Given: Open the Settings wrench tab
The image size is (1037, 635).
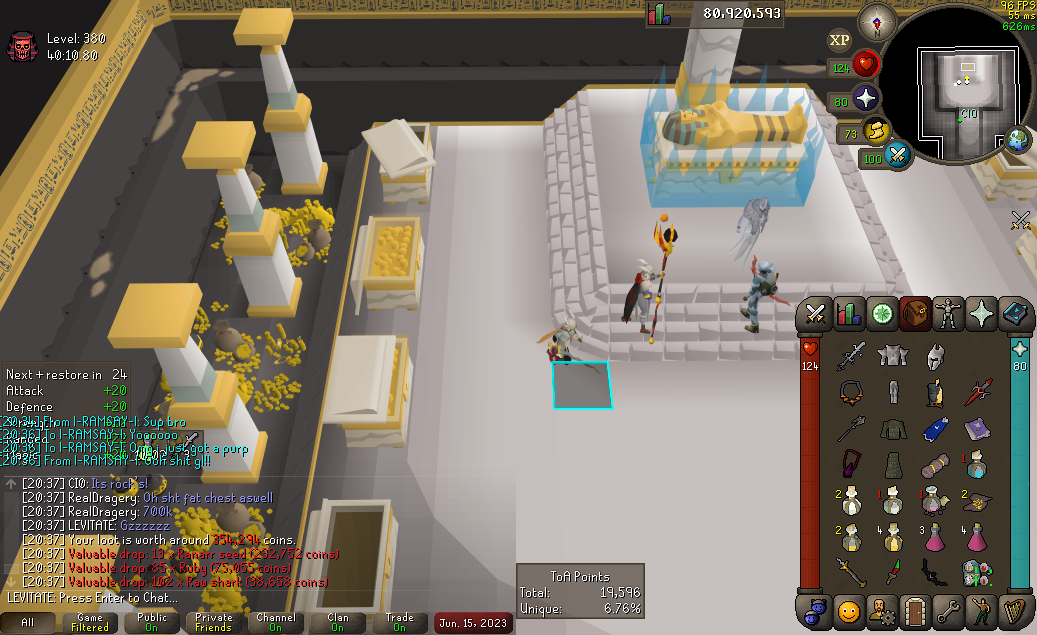Looking at the screenshot, I should [948, 609].
